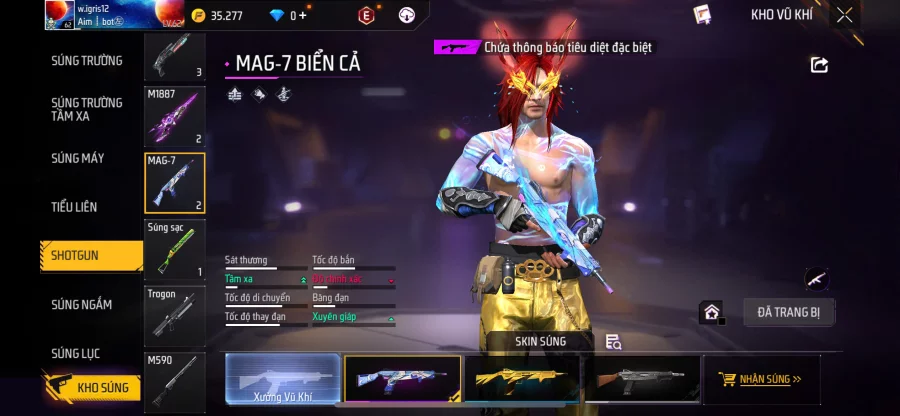This screenshot has height=416, width=900.
Task: Show the Tiểu Liên weapon category
Action: click(x=75, y=207)
